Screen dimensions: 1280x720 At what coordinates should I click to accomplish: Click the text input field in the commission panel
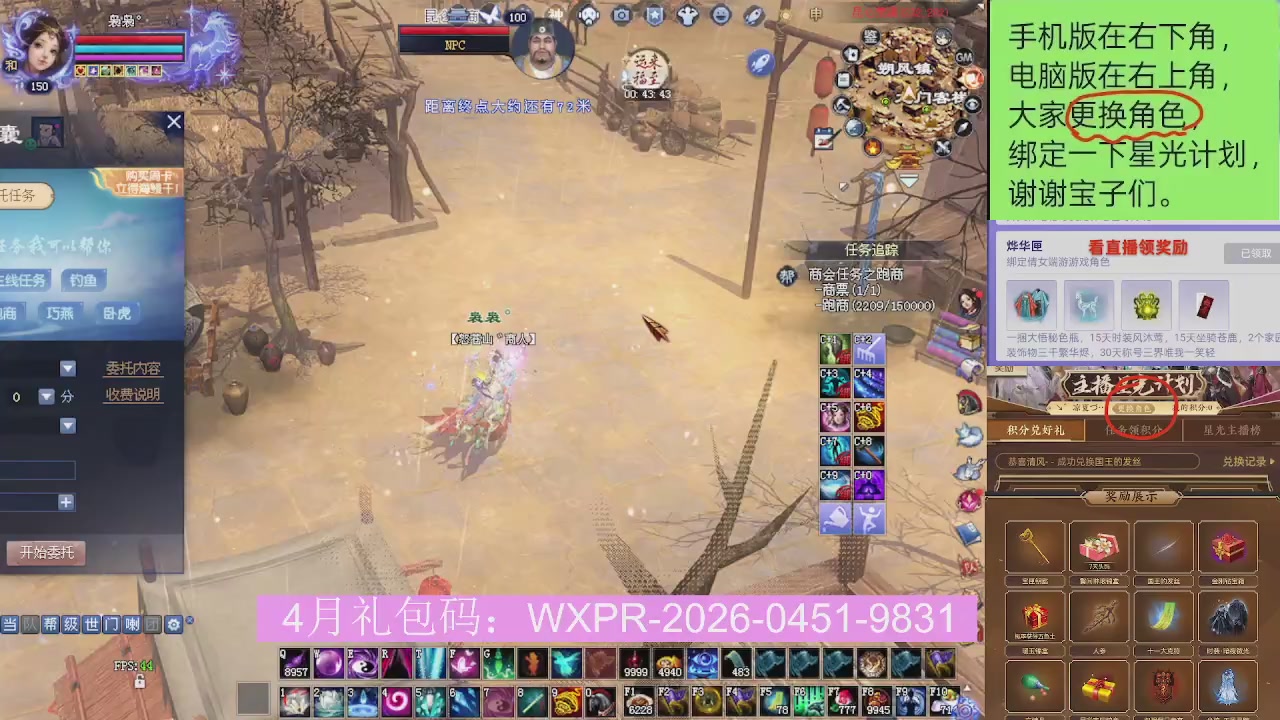click(x=40, y=470)
